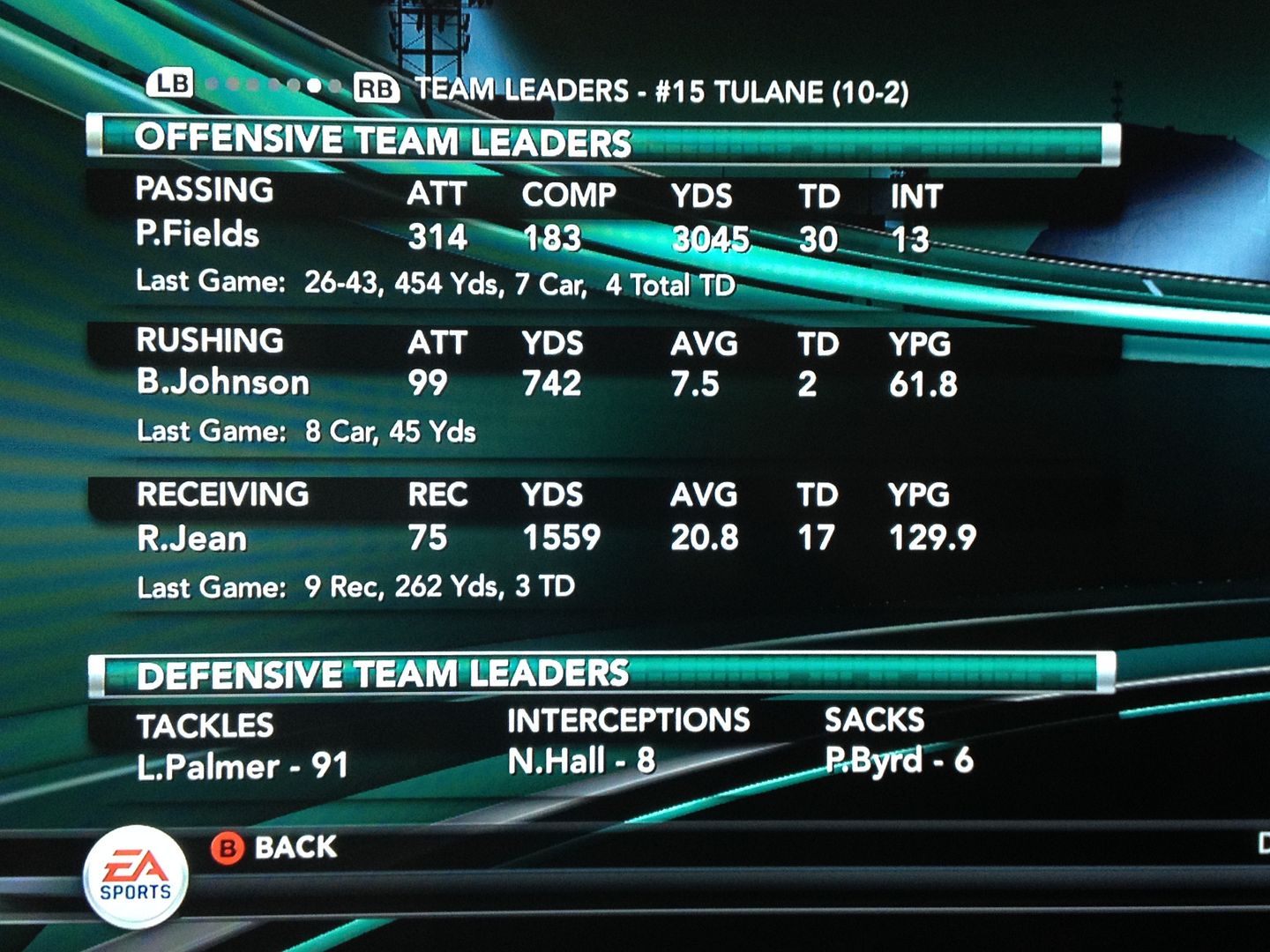1270x952 pixels.
Task: Click the Offensive Team Leaders header bar
Action: pyautogui.click(x=603, y=142)
